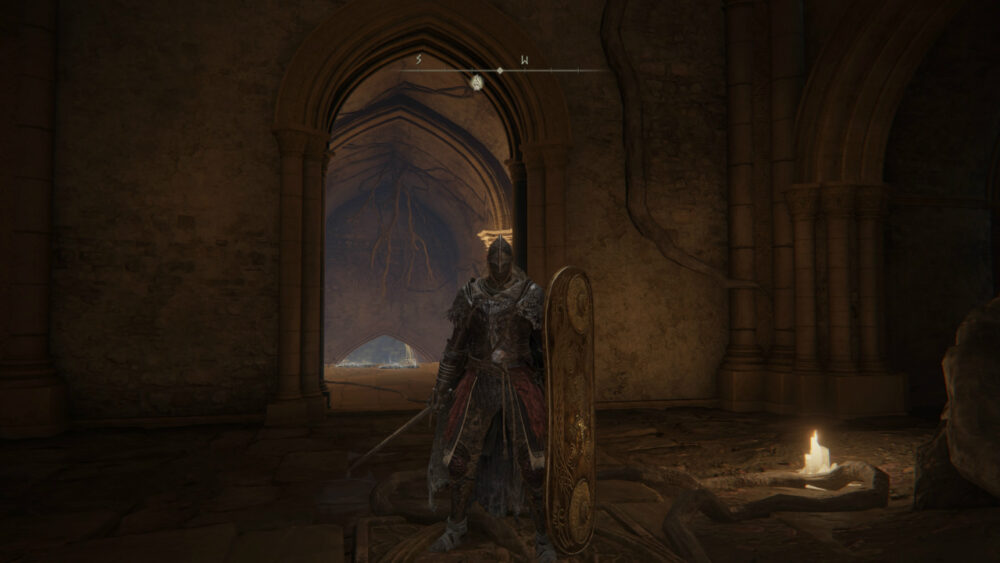Image resolution: width=1000 pixels, height=563 pixels.
Task: Click the round marker icon below the compass
Action: point(477,82)
